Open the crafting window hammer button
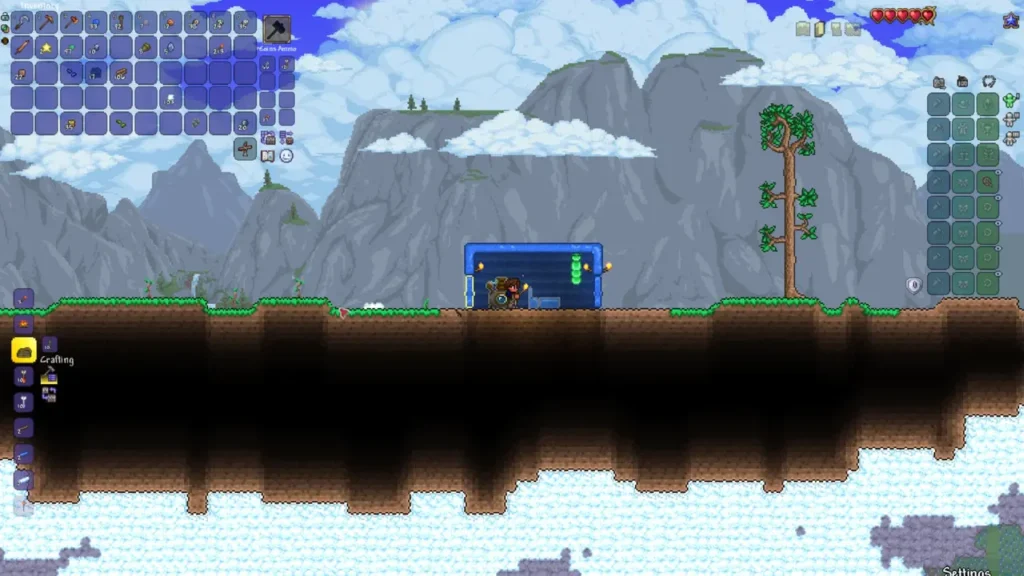1024x576 pixels. tap(48, 376)
